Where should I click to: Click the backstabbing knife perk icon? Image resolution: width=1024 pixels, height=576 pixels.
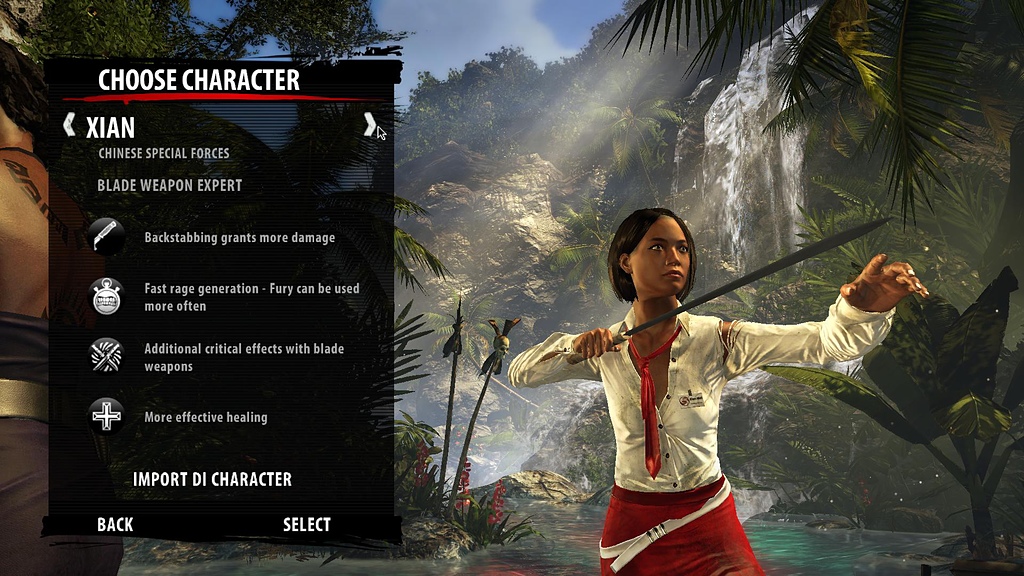pyautogui.click(x=107, y=237)
